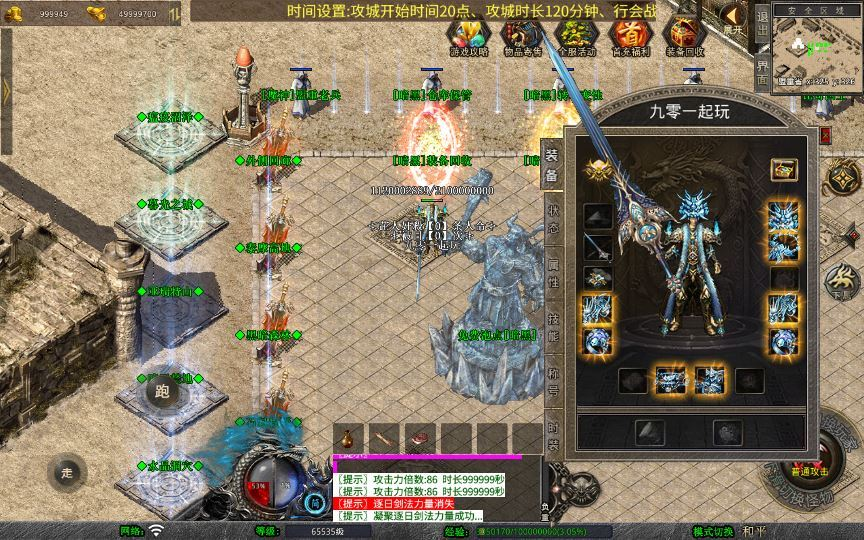864x540 pixels.
Task: Open the 物品寄售 consignment shop
Action: [521, 35]
